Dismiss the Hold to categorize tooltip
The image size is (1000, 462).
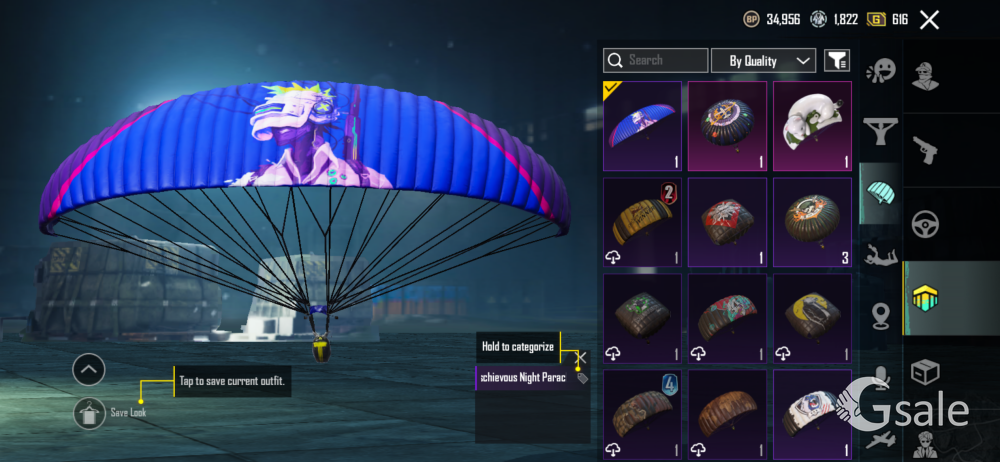click(582, 357)
